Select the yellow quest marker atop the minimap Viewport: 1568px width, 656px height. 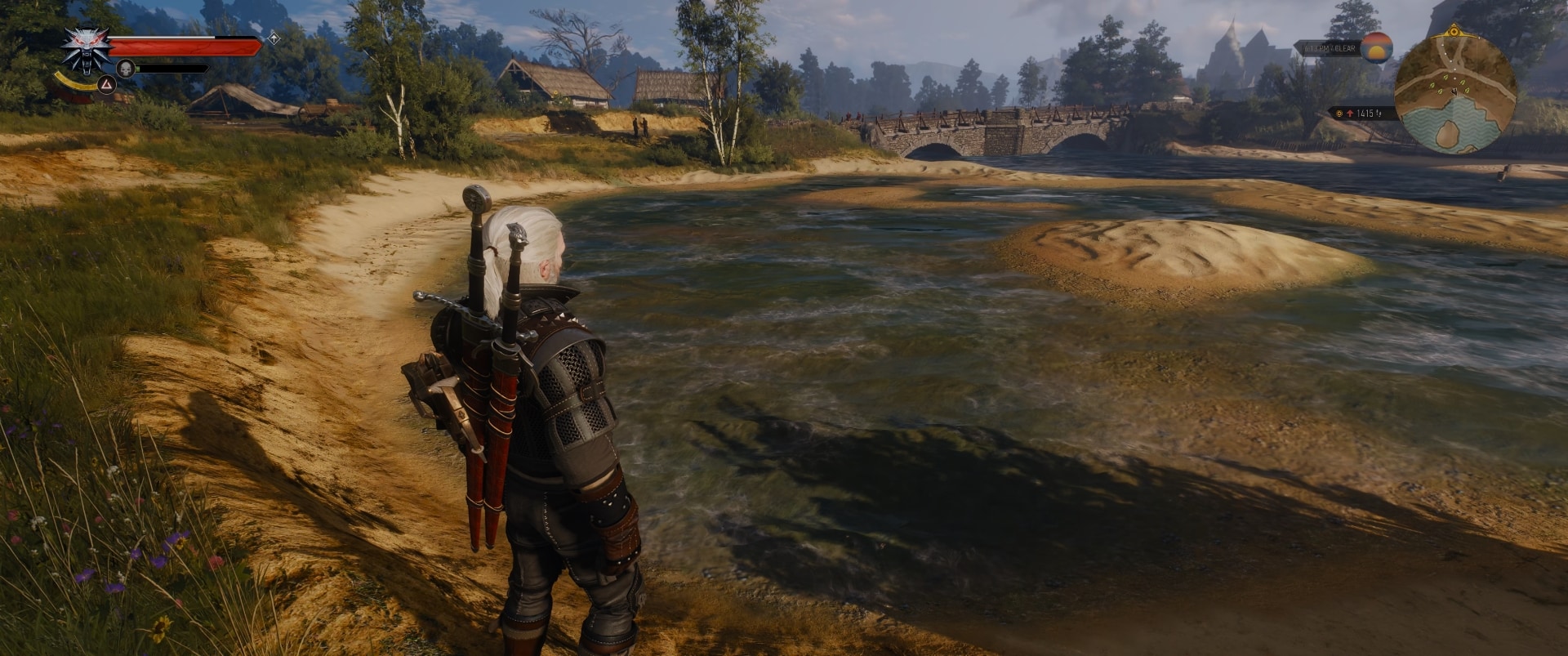(1454, 32)
